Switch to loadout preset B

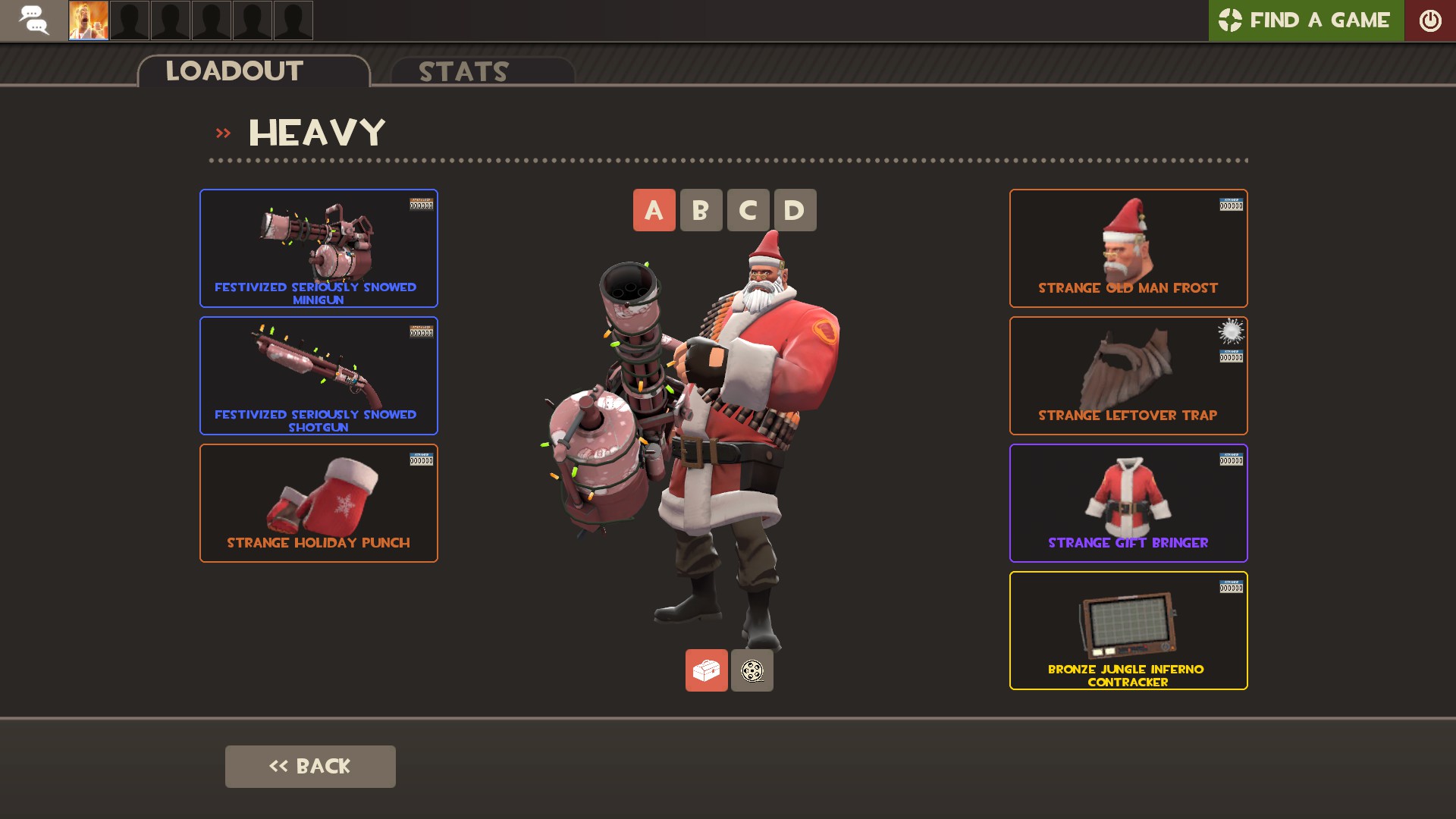coord(701,210)
